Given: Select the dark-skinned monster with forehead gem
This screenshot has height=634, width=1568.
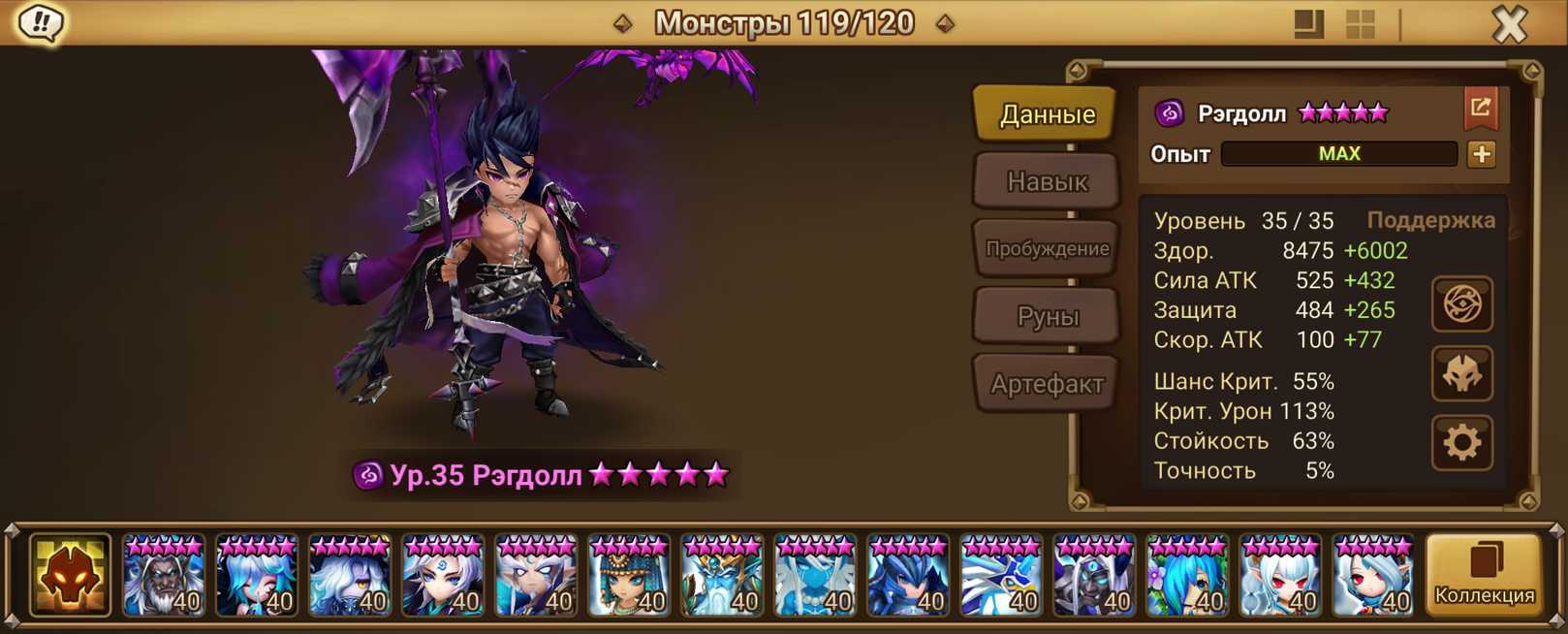Looking at the screenshot, I should click(1093, 577).
